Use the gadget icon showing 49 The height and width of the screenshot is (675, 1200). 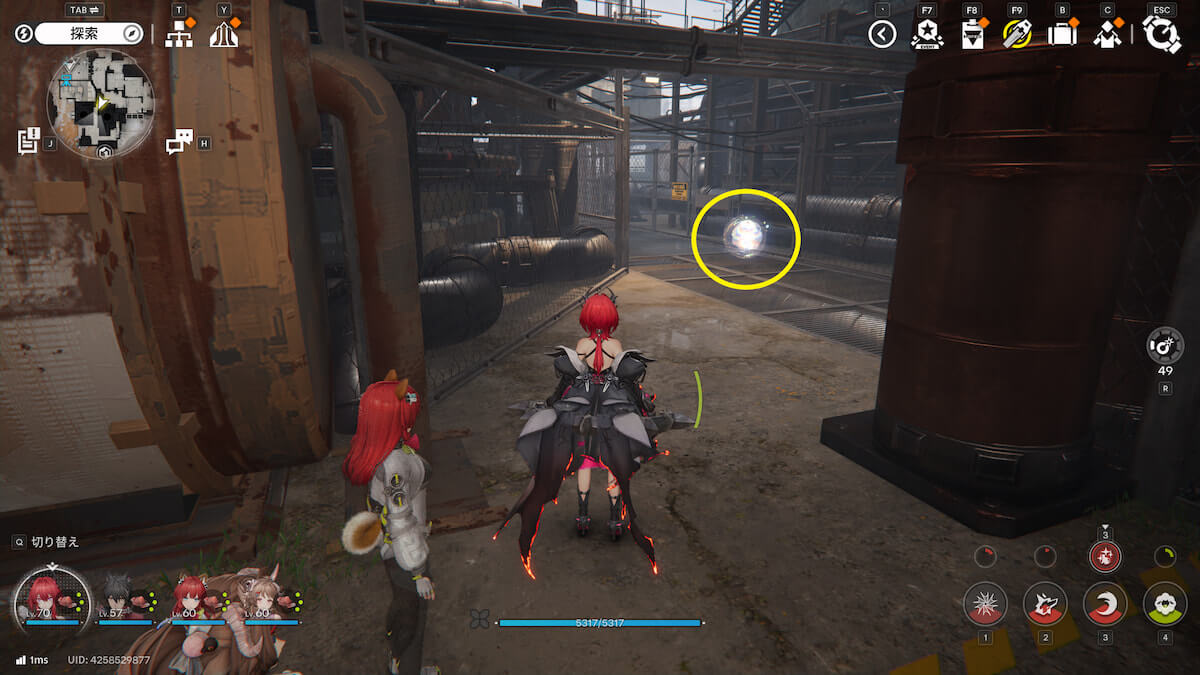(1165, 345)
